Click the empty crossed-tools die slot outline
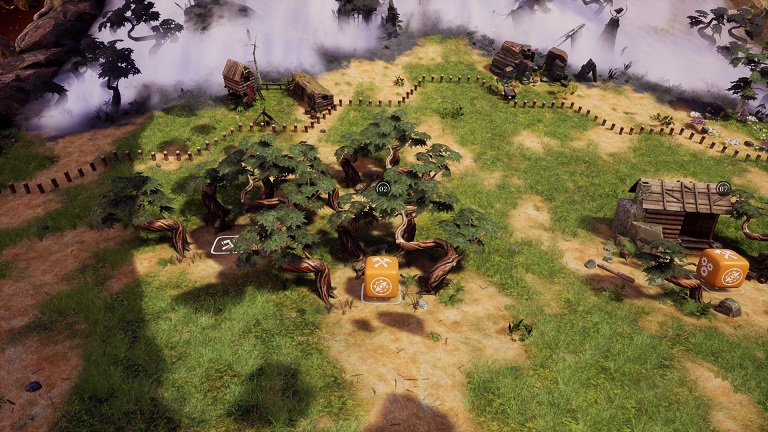The height and width of the screenshot is (432, 768). coord(226,243)
